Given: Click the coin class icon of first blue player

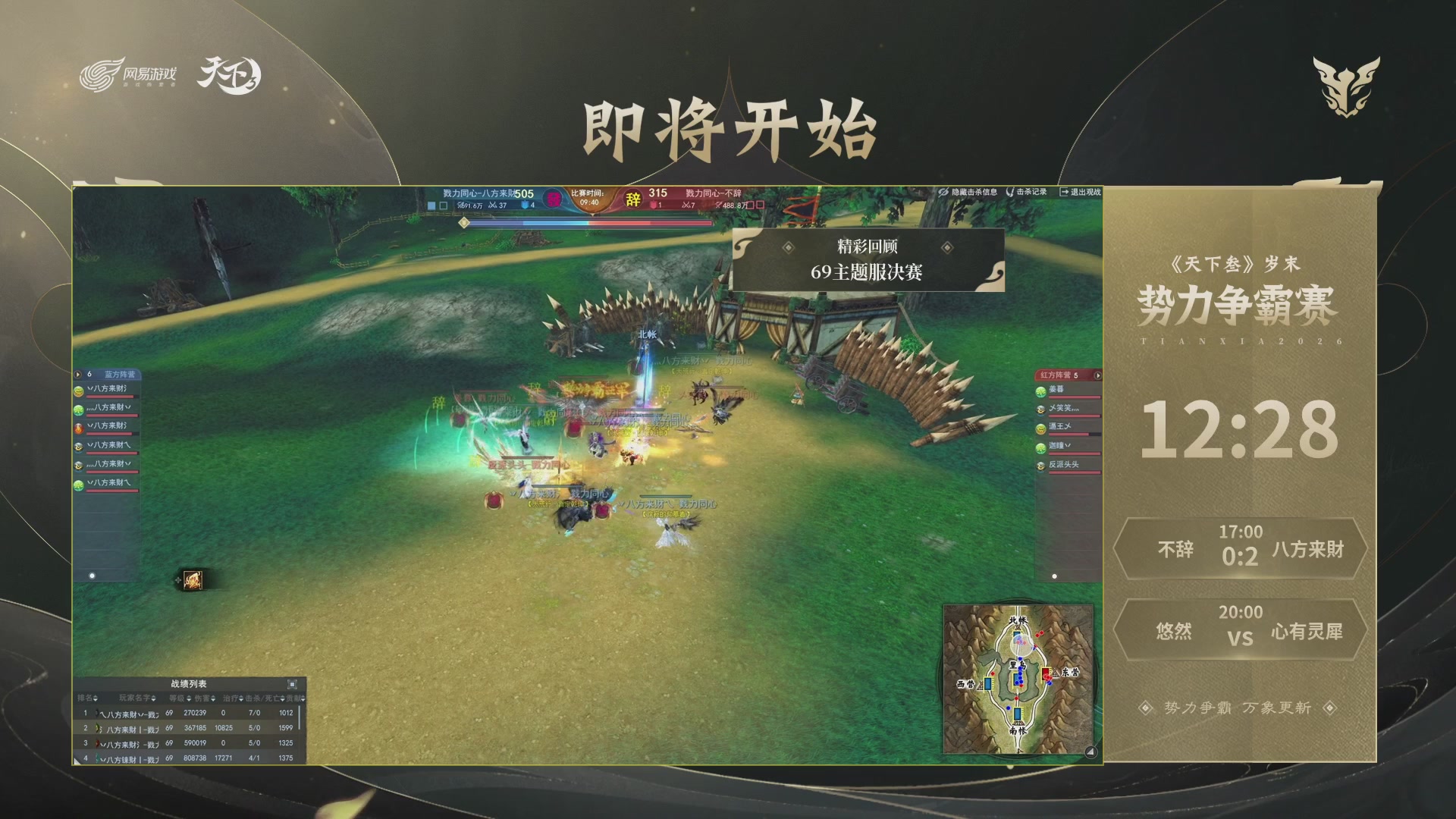Looking at the screenshot, I should coord(78,392).
